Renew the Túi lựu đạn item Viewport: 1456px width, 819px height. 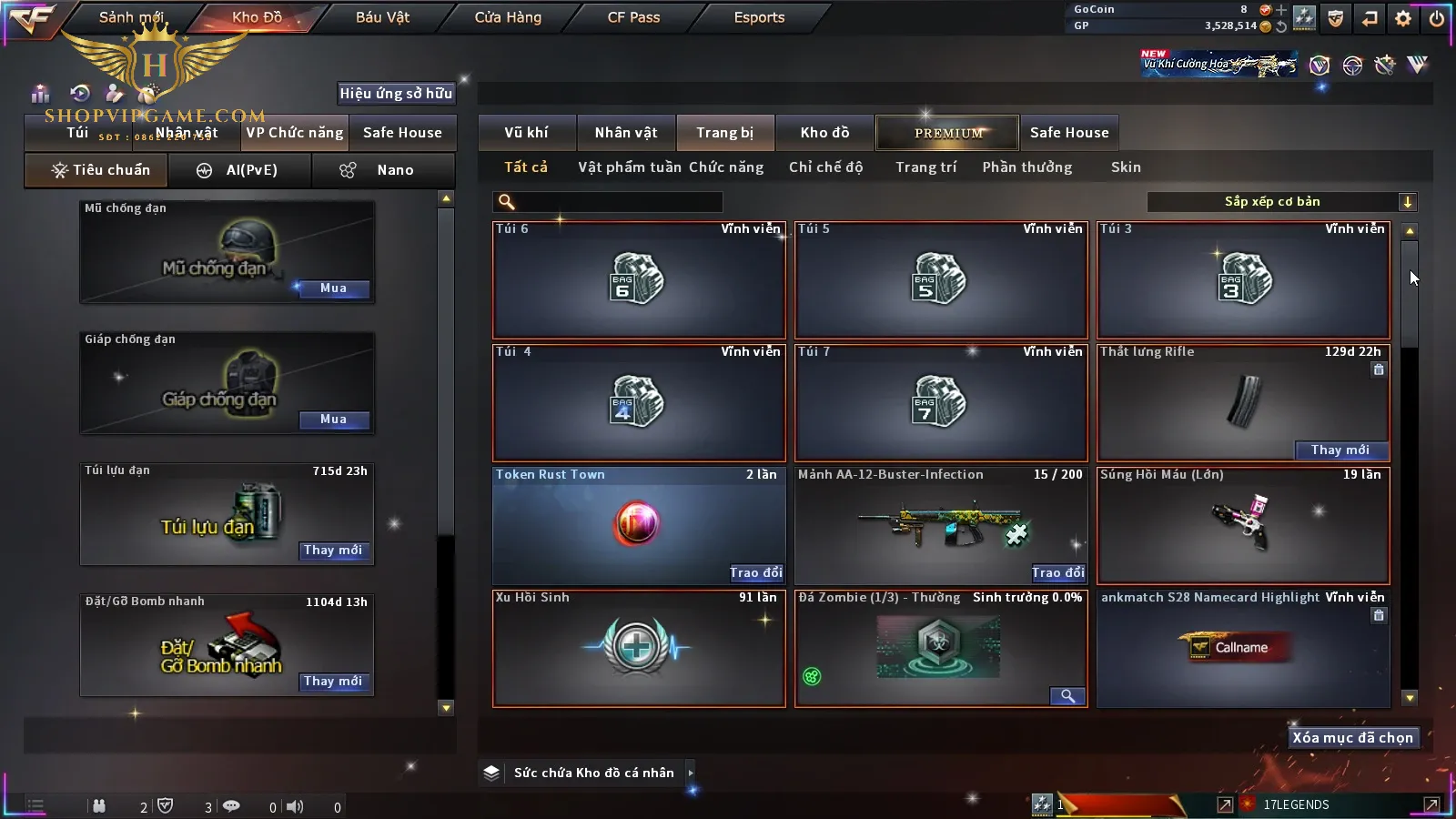333,551
